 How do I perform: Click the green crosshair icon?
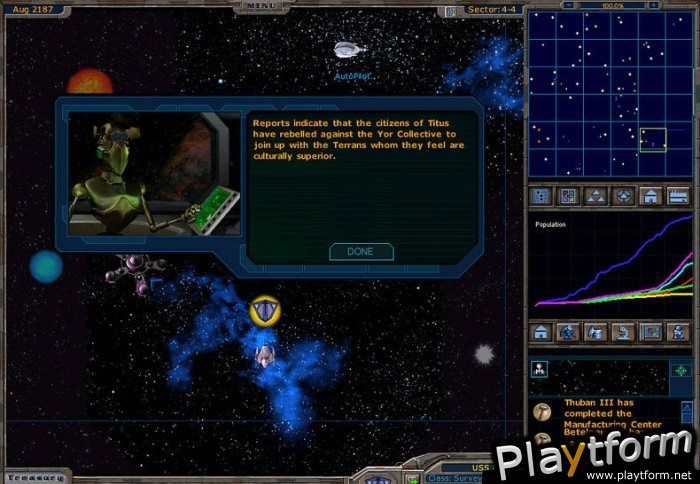pos(680,369)
